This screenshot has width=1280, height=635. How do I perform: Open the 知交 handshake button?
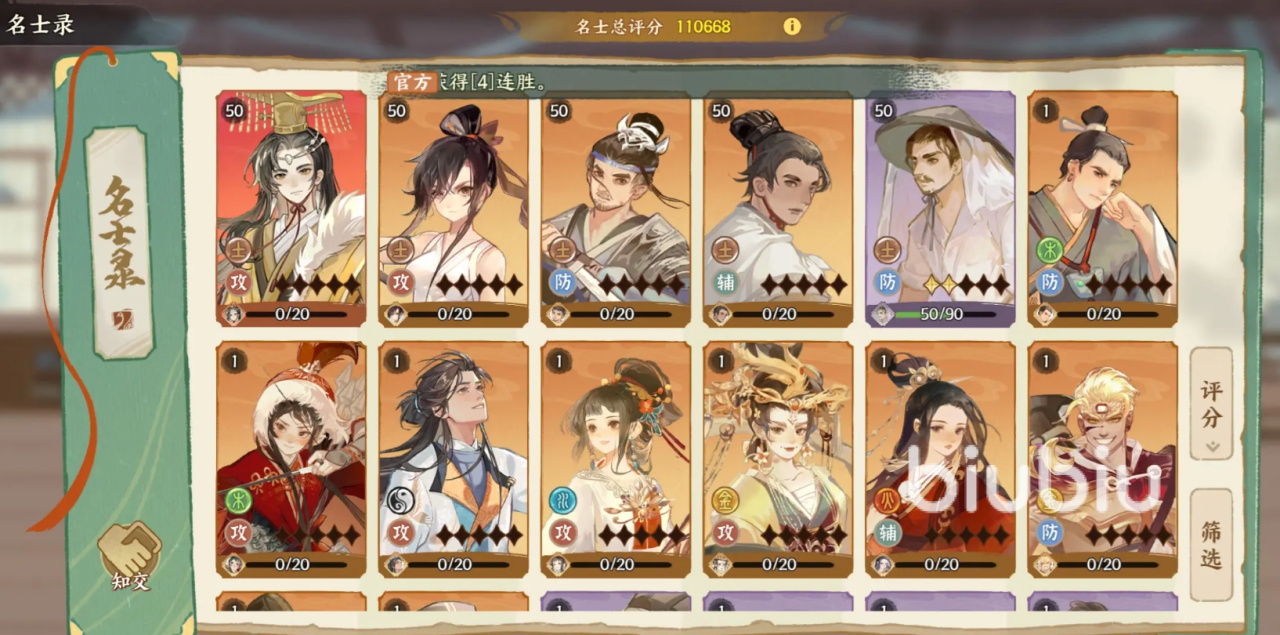130,554
